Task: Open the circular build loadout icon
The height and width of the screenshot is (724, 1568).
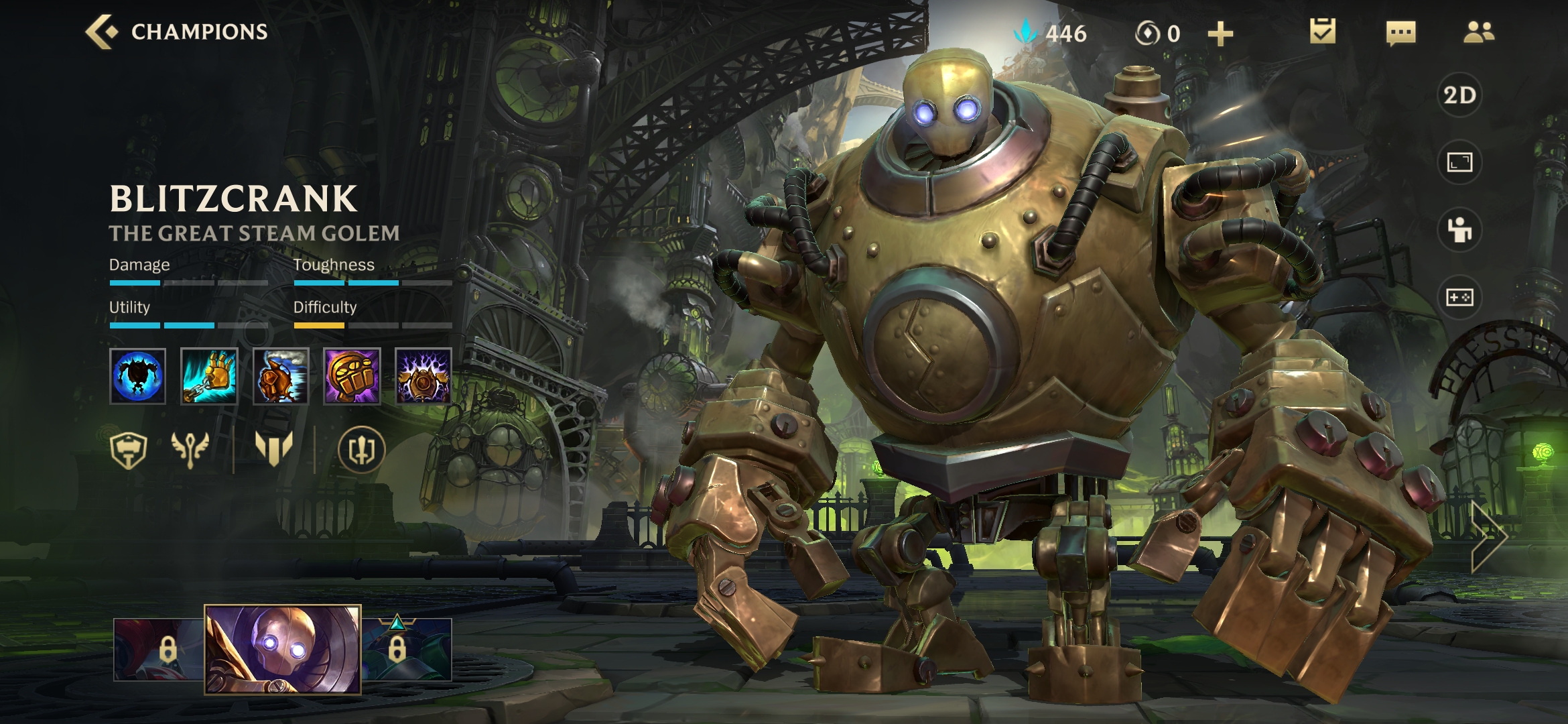Action: (361, 449)
